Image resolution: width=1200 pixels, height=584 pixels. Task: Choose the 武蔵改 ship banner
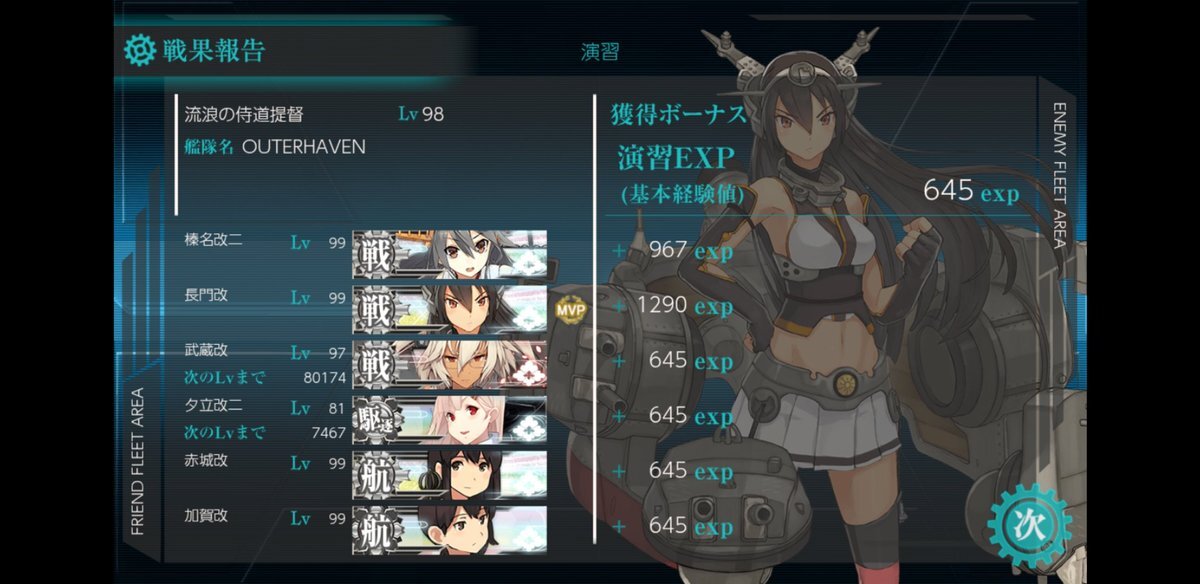(449, 363)
